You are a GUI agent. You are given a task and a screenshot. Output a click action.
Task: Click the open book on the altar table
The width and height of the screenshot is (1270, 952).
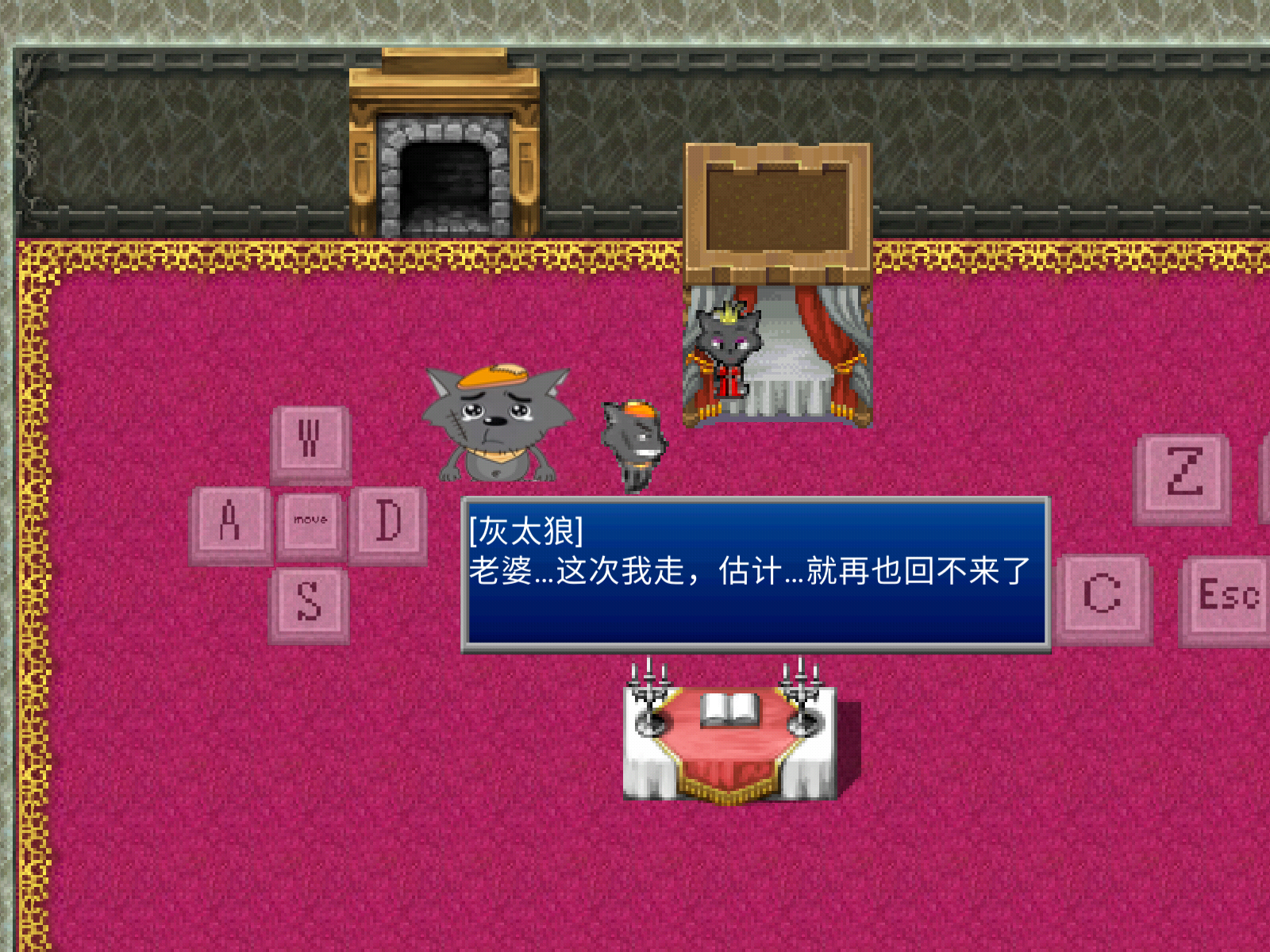731,708
